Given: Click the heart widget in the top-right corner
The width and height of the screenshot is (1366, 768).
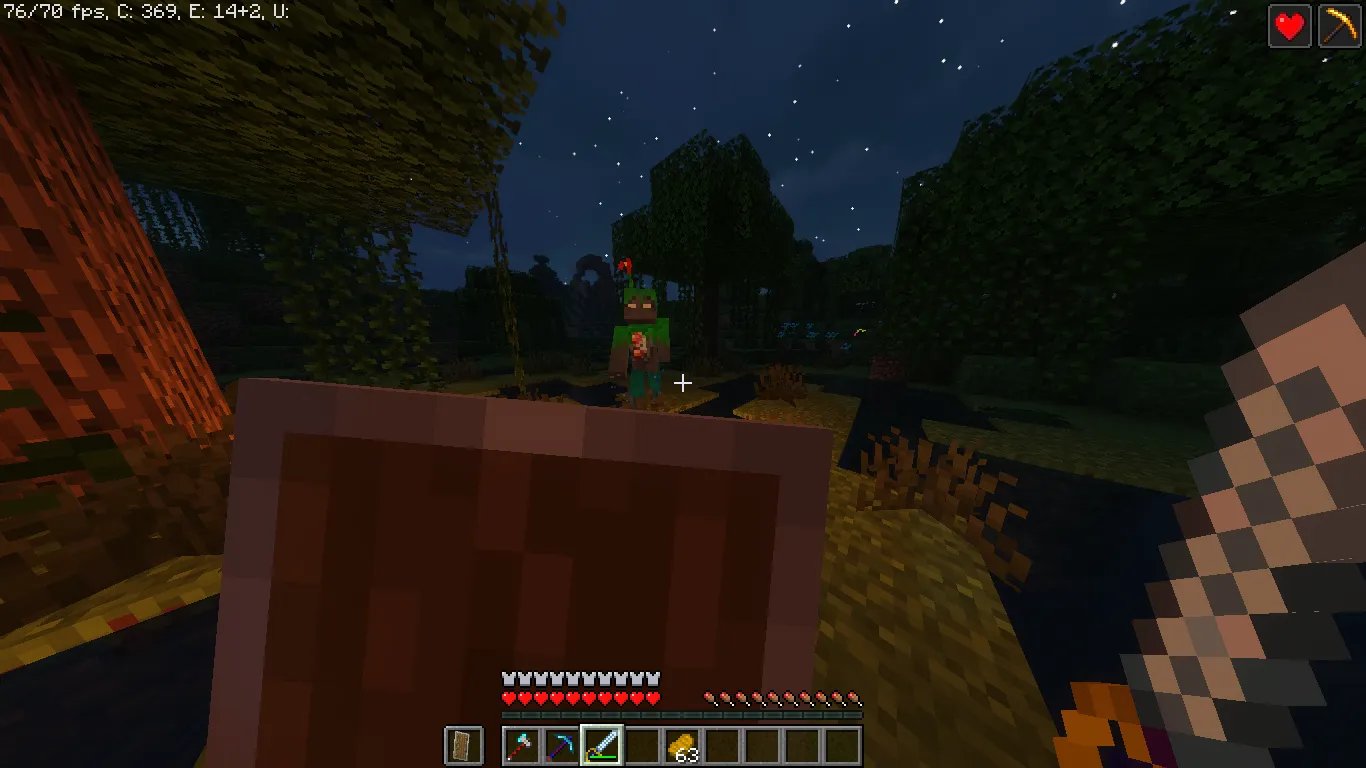Looking at the screenshot, I should pos(1290,26).
